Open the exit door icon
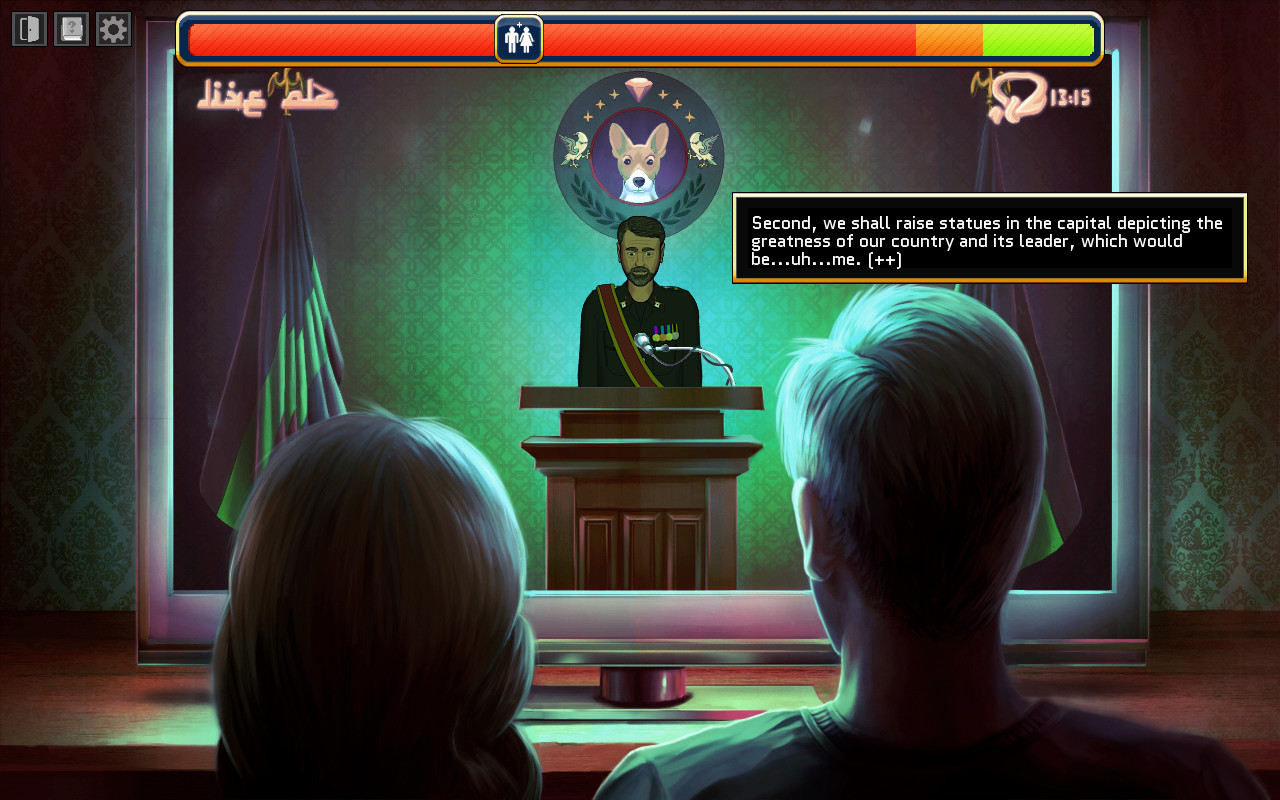Screen dimensions: 1280x800 click(x=29, y=28)
